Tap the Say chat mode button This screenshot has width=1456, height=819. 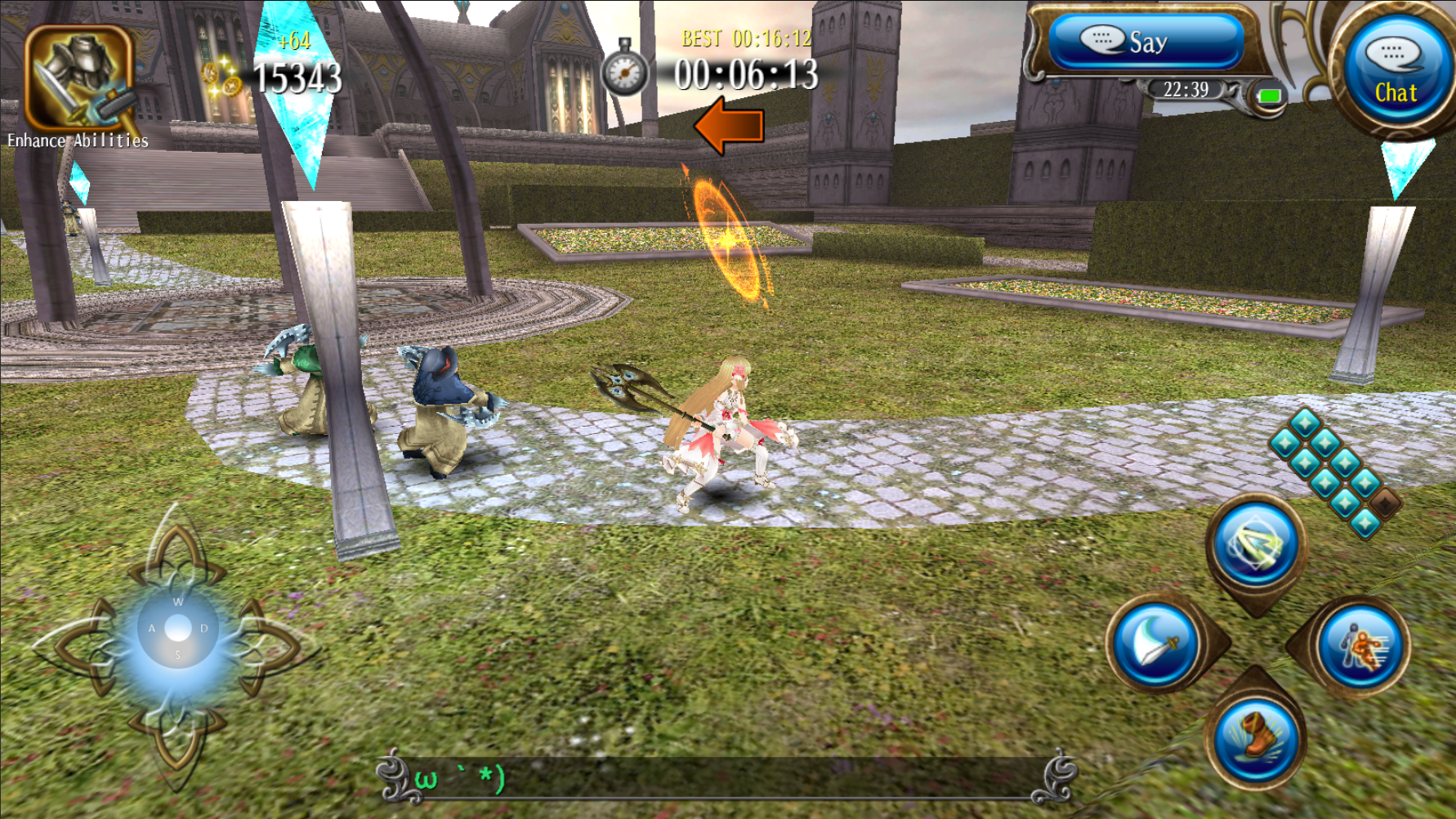[x=1145, y=42]
